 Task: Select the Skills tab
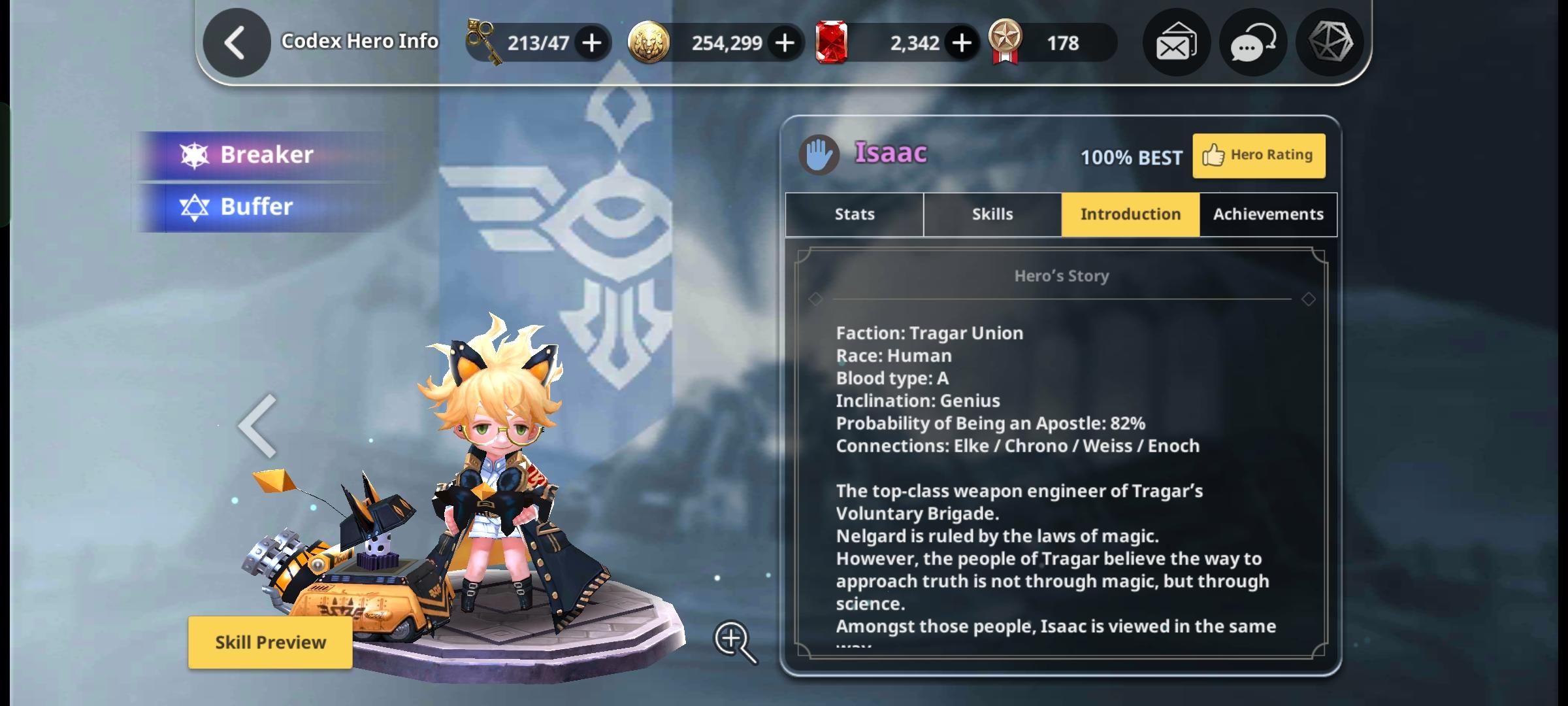coord(992,214)
